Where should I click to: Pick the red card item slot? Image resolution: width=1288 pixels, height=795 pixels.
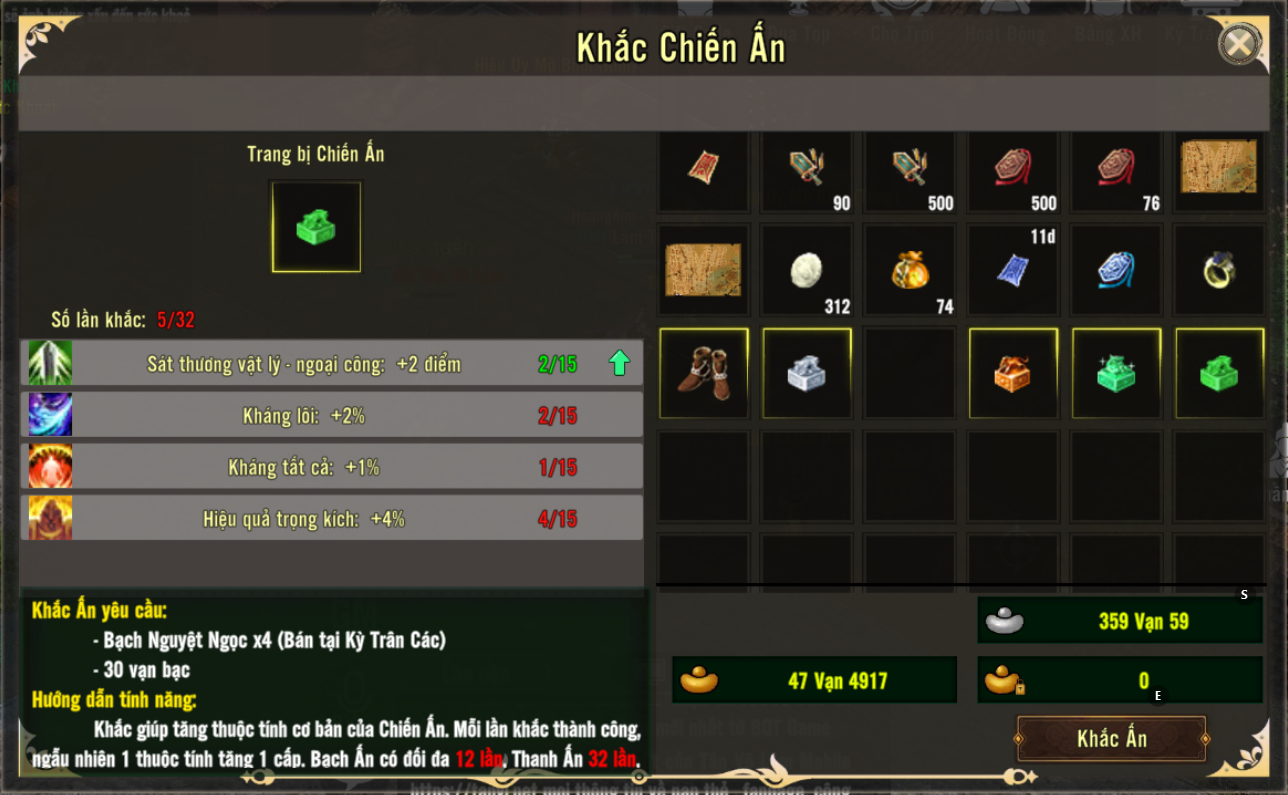click(704, 168)
